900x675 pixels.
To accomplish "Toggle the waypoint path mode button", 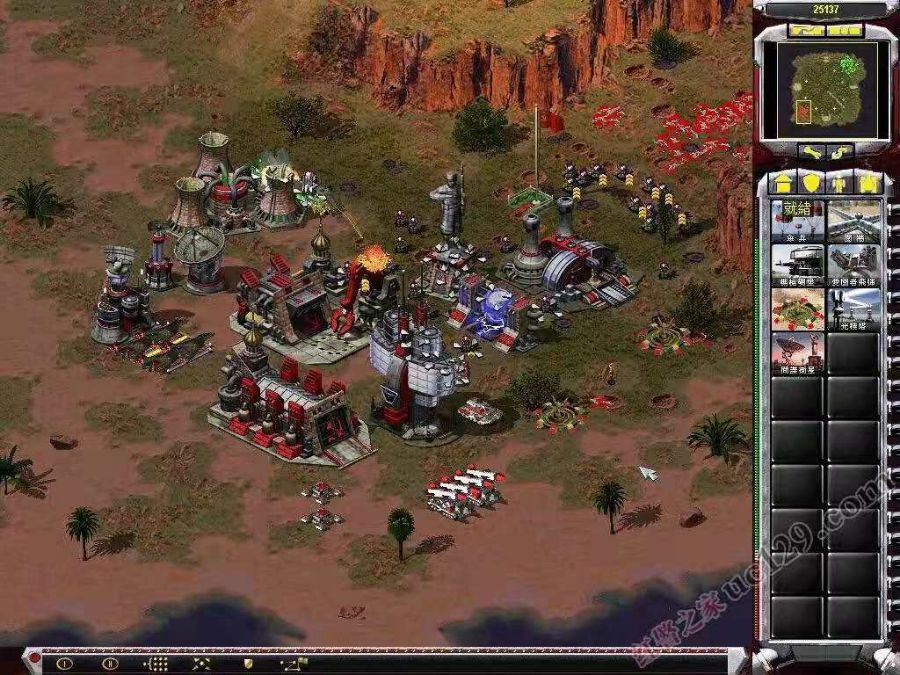I will pyautogui.click(x=293, y=662).
